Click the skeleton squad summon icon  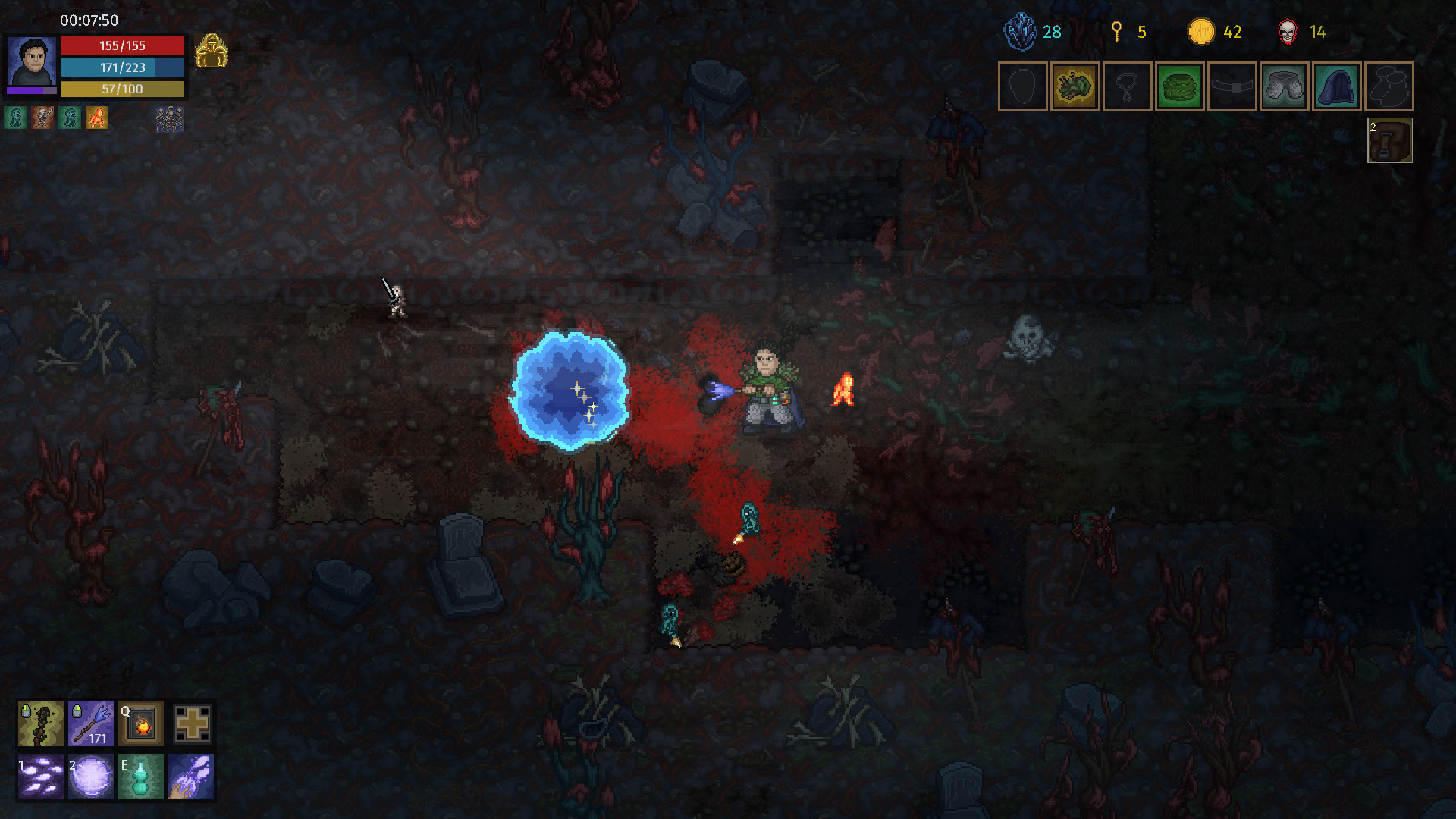170,120
